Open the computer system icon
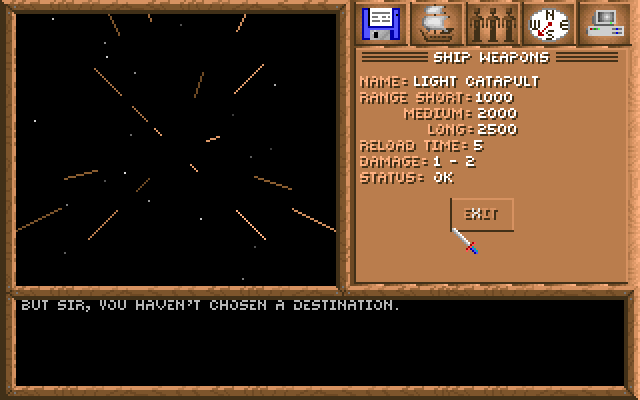640x400 pixels. coord(602,22)
